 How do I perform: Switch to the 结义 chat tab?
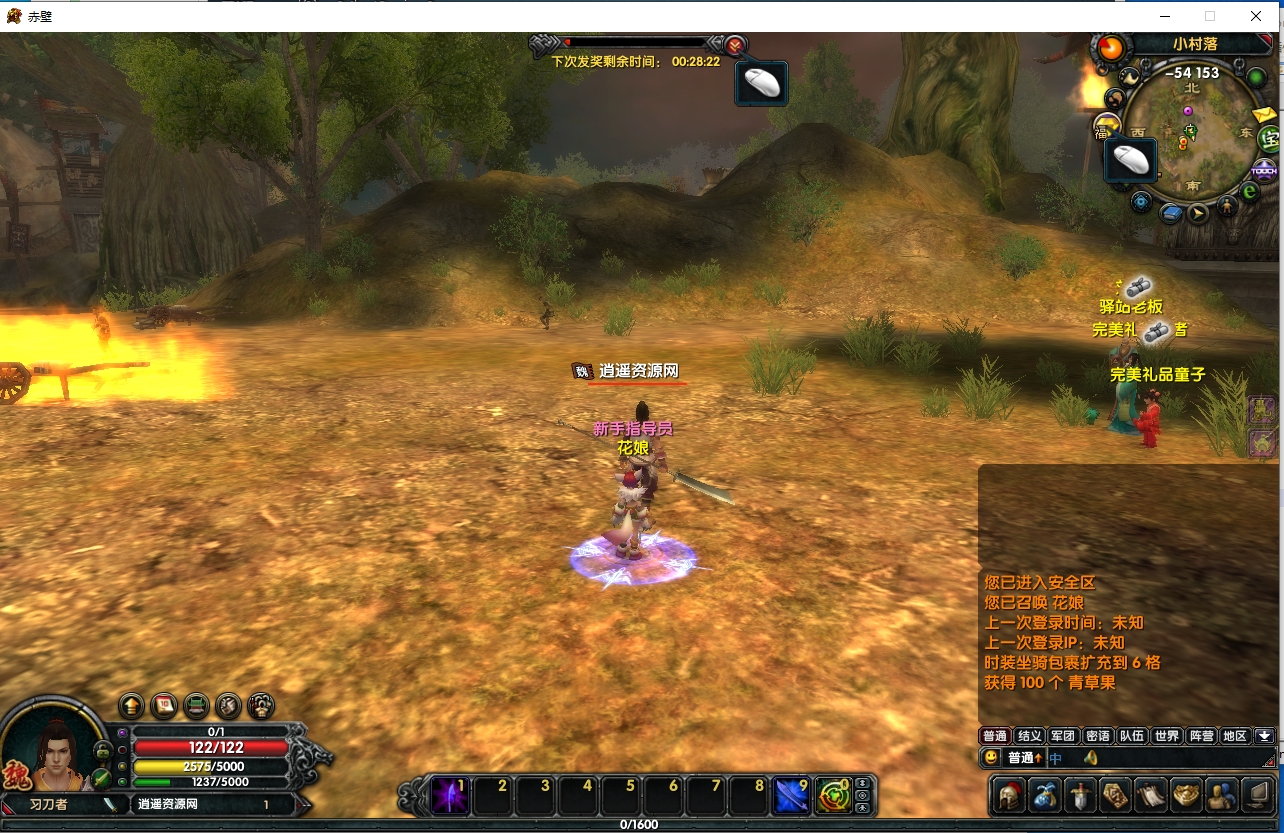pyautogui.click(x=1030, y=736)
